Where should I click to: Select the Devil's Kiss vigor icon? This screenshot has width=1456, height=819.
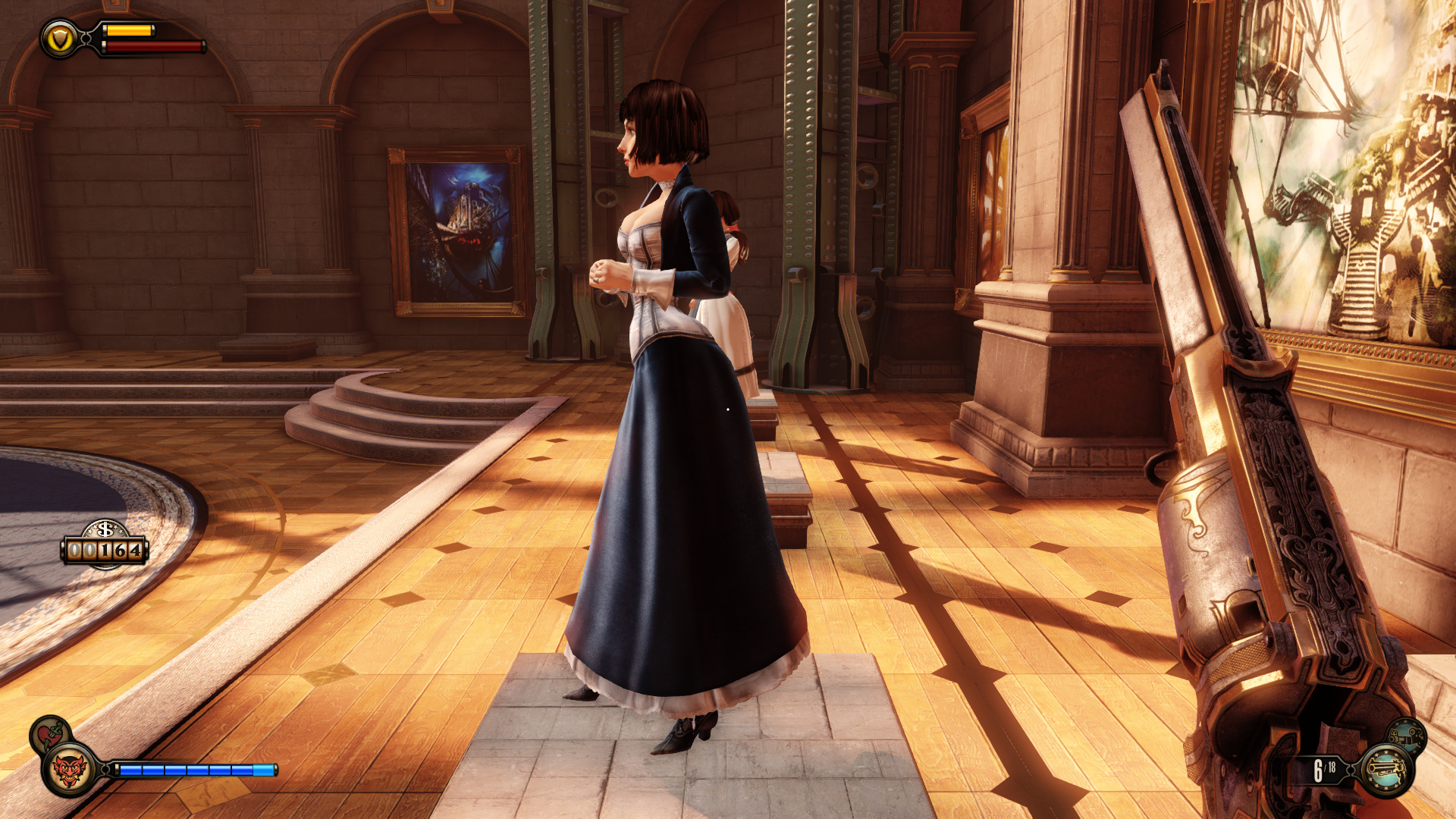tap(70, 770)
